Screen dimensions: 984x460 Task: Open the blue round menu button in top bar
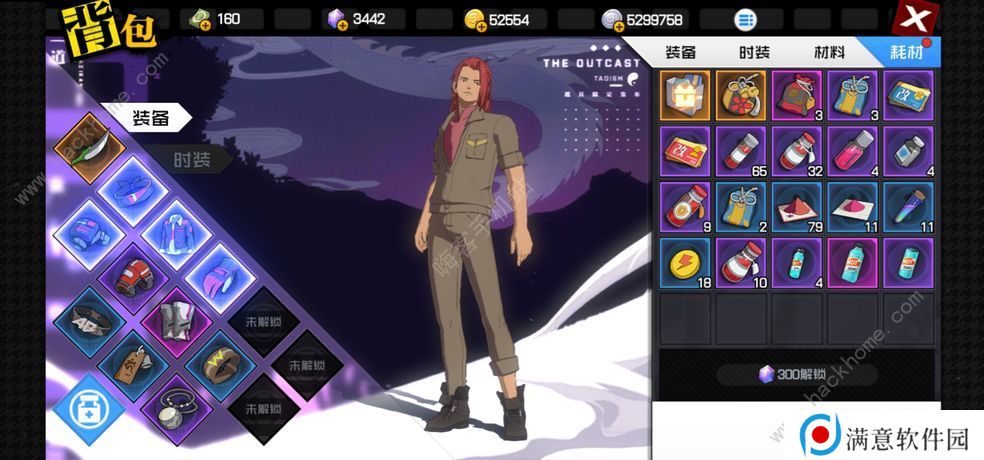(x=745, y=19)
